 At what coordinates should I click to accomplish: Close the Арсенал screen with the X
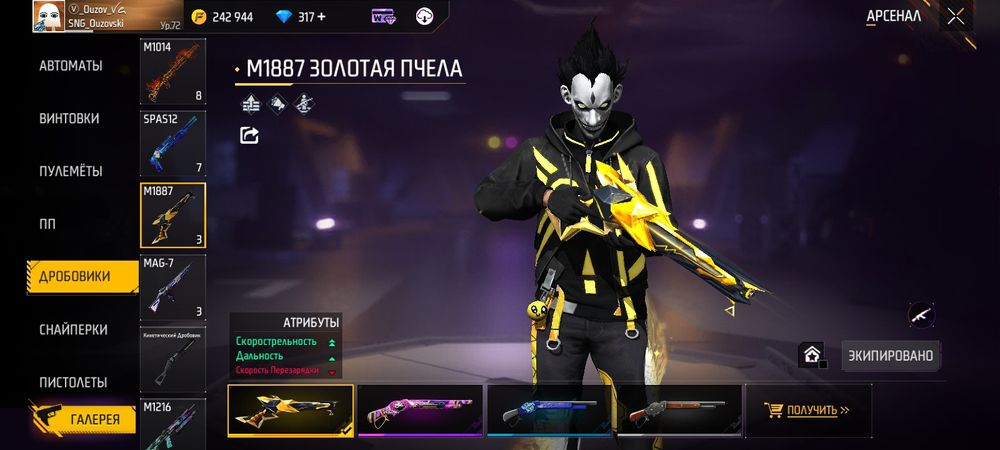[x=956, y=16]
